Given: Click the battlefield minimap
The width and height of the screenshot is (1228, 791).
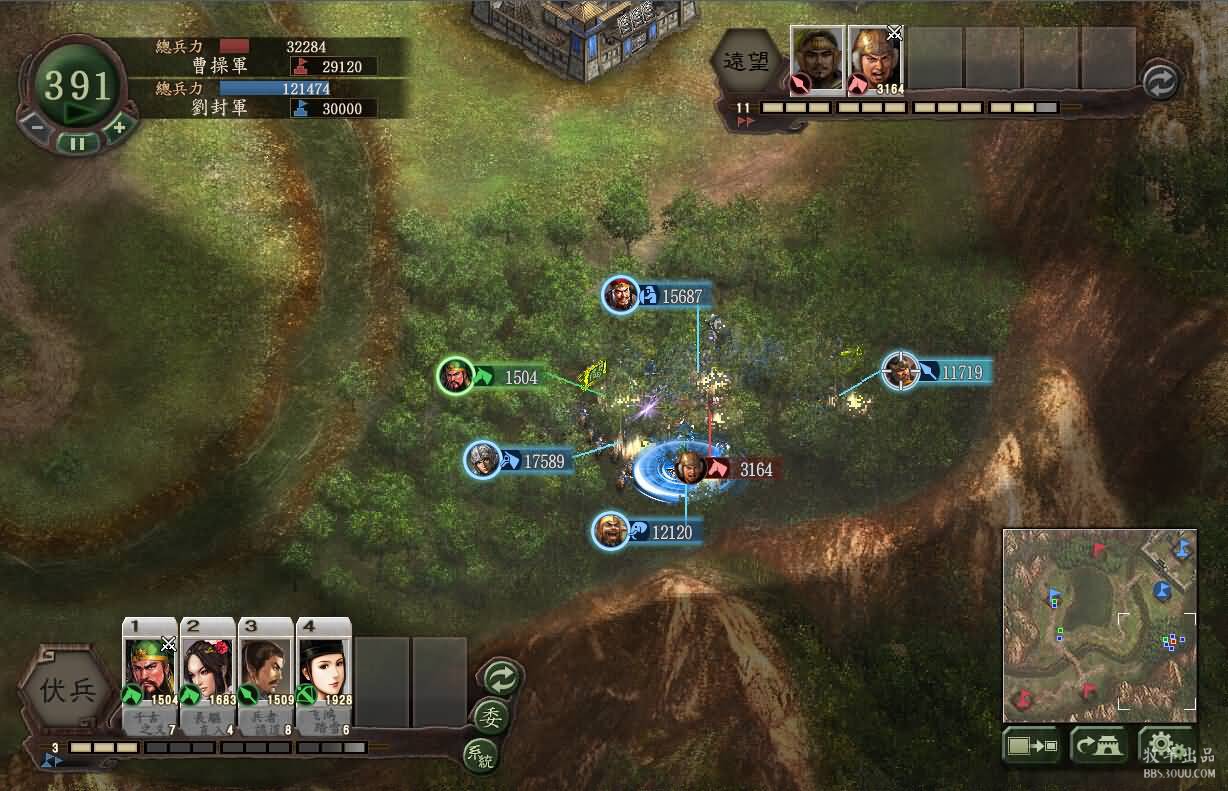Looking at the screenshot, I should (1099, 625).
